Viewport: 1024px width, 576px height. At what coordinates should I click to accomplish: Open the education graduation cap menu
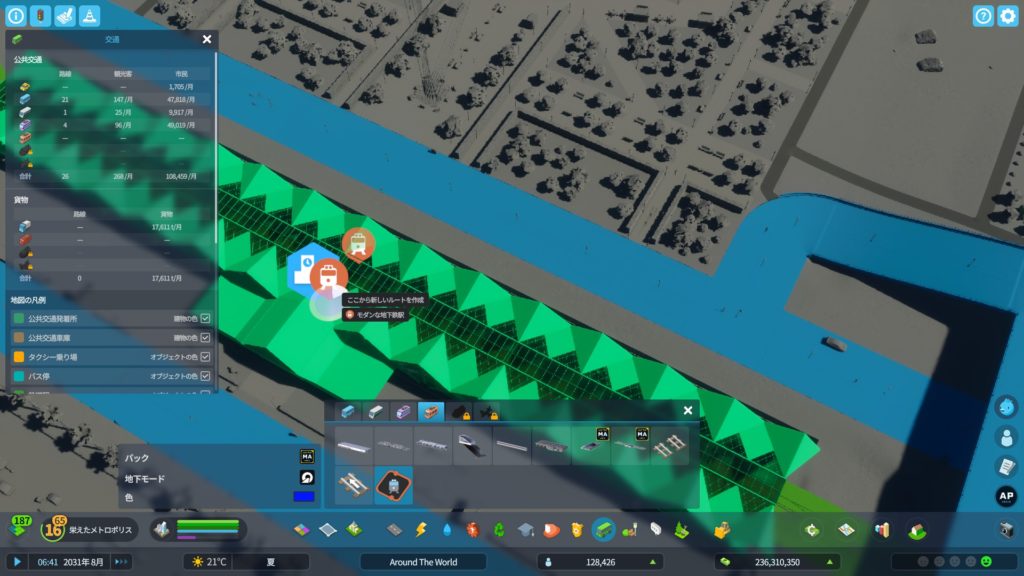(525, 529)
